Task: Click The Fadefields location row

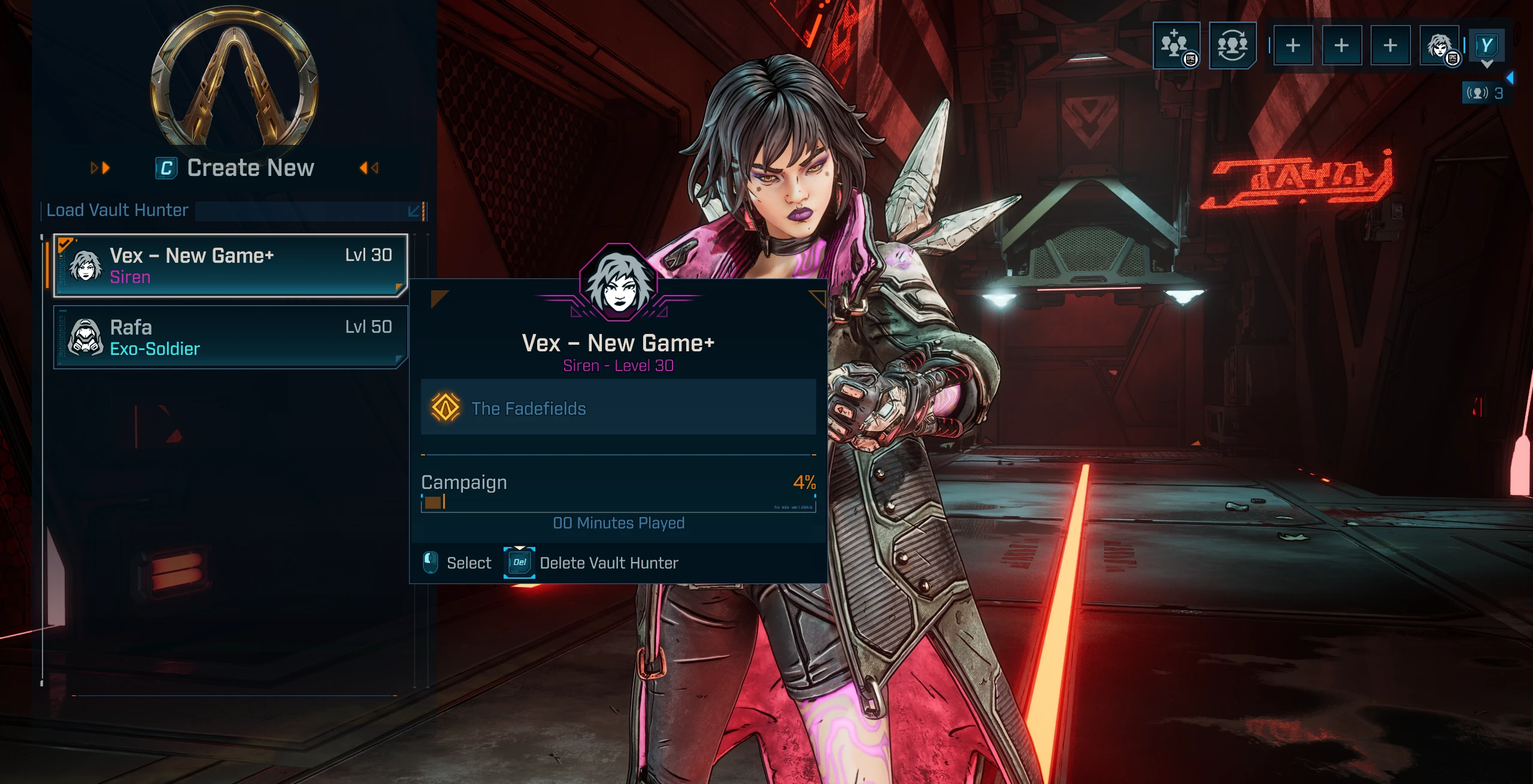Action: tap(618, 409)
